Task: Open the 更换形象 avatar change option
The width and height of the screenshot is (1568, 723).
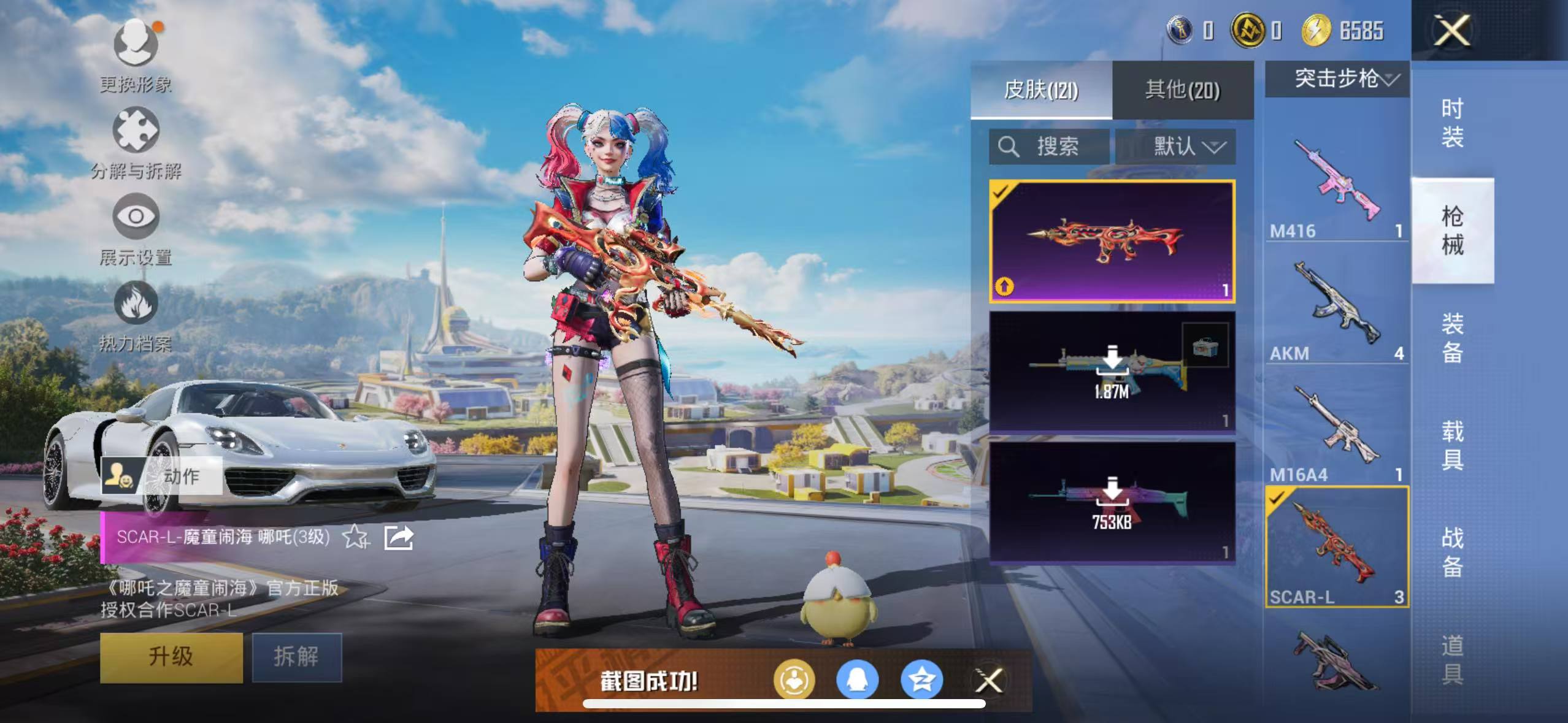Action: pos(136,54)
